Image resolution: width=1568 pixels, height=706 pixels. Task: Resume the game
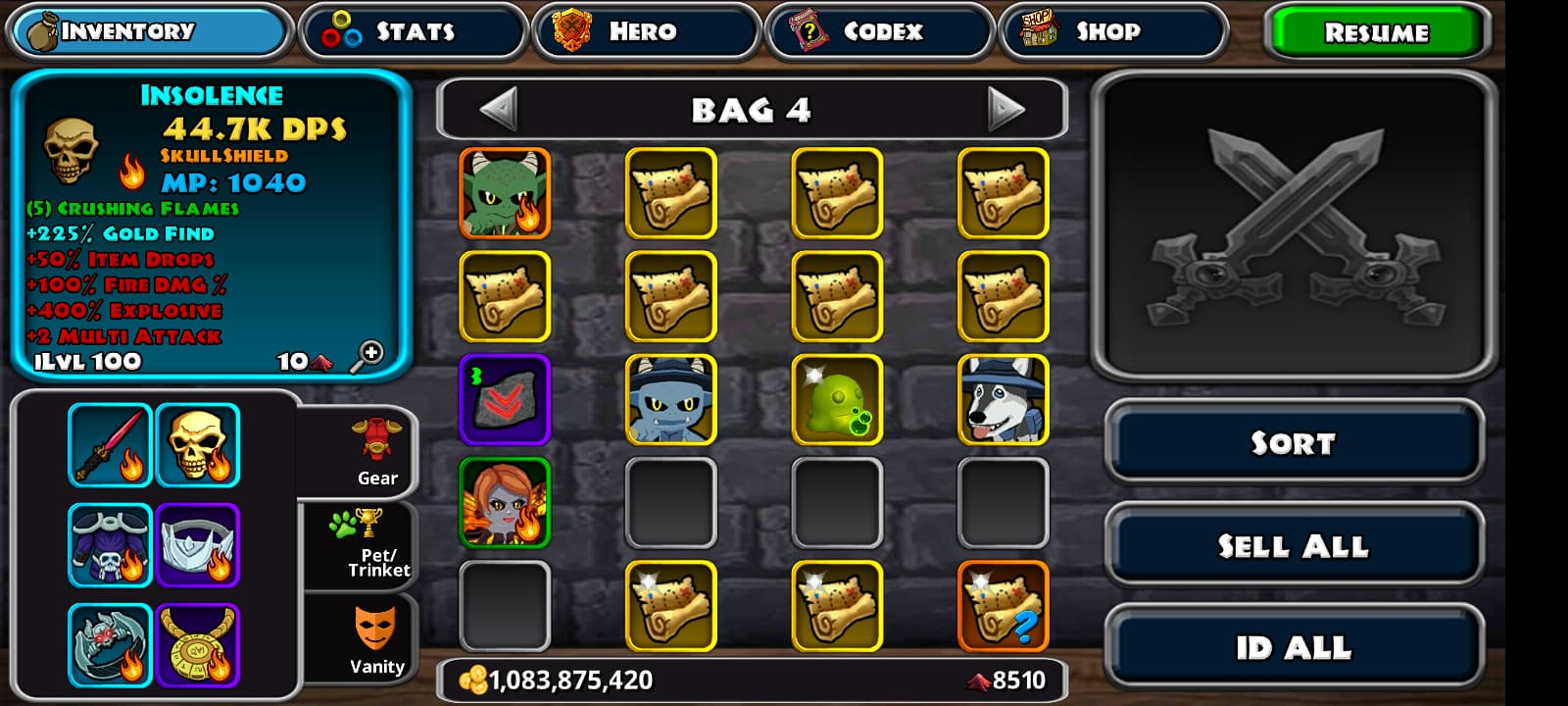point(1376,32)
